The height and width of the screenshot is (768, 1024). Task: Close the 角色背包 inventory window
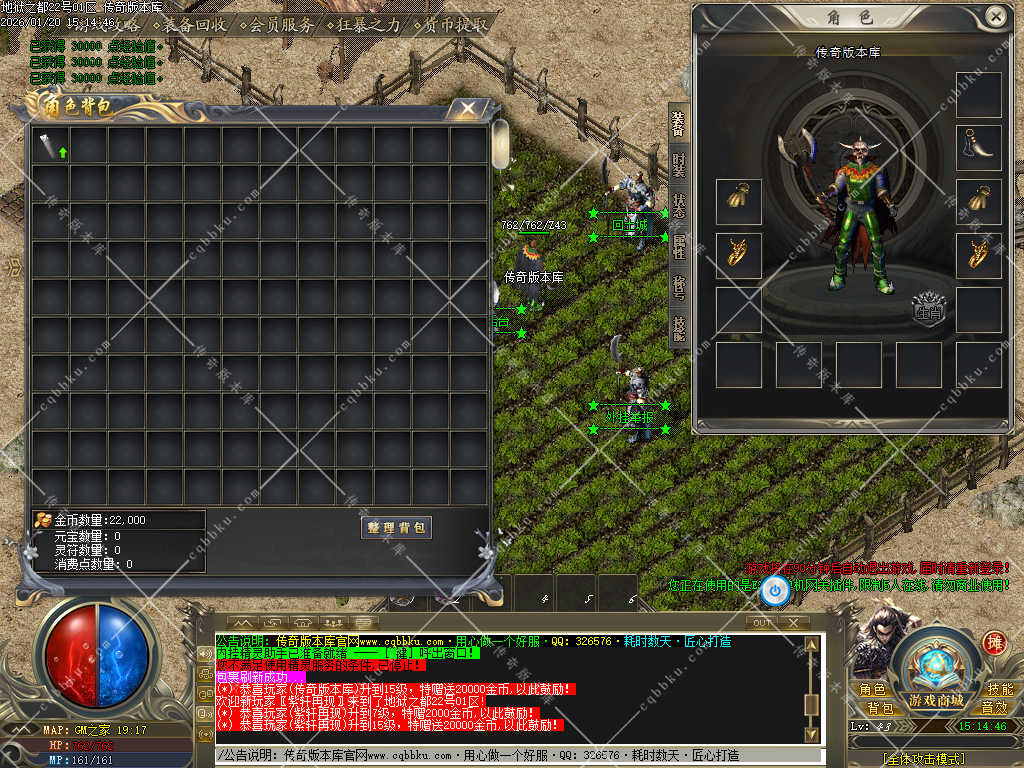(x=467, y=109)
